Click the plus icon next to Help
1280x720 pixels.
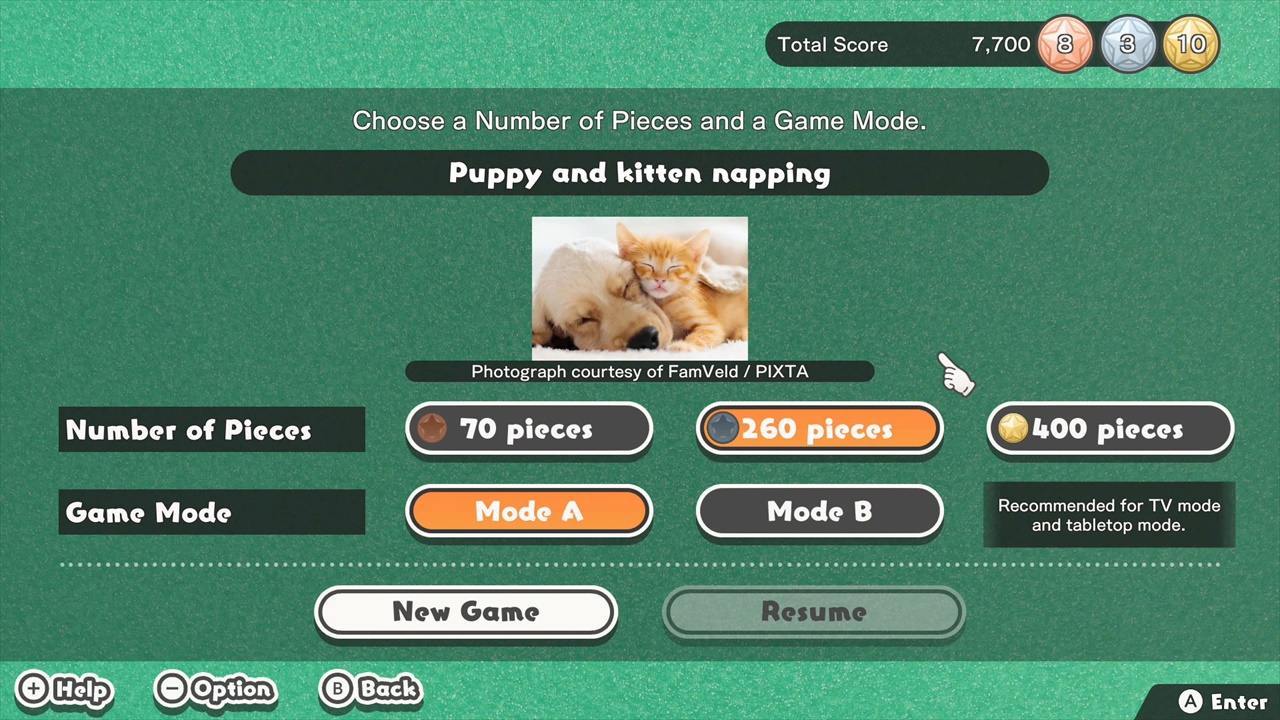point(32,689)
